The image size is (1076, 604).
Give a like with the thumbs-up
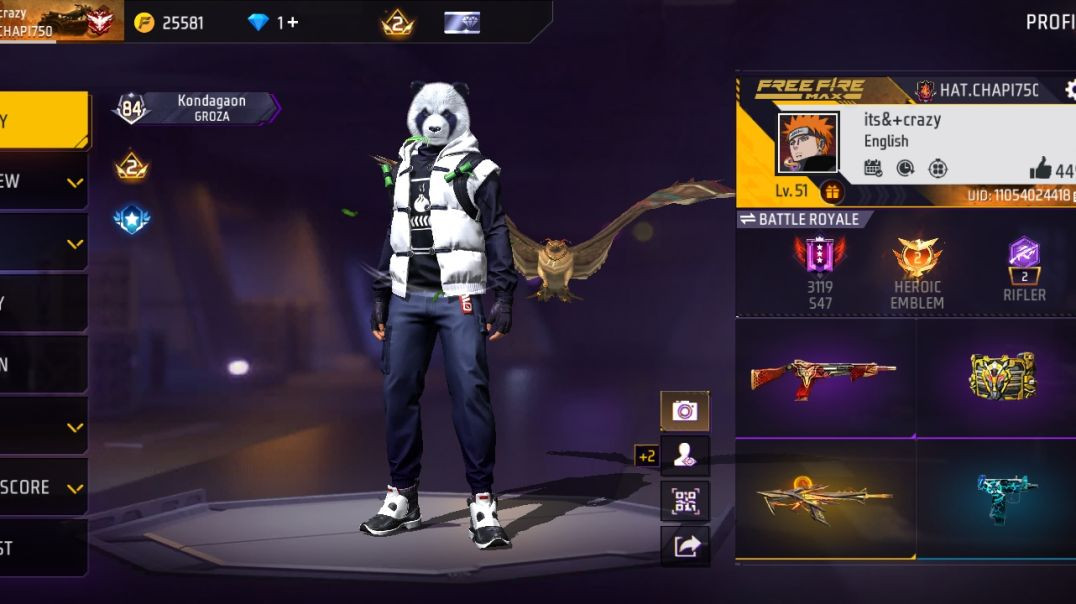tap(1040, 168)
